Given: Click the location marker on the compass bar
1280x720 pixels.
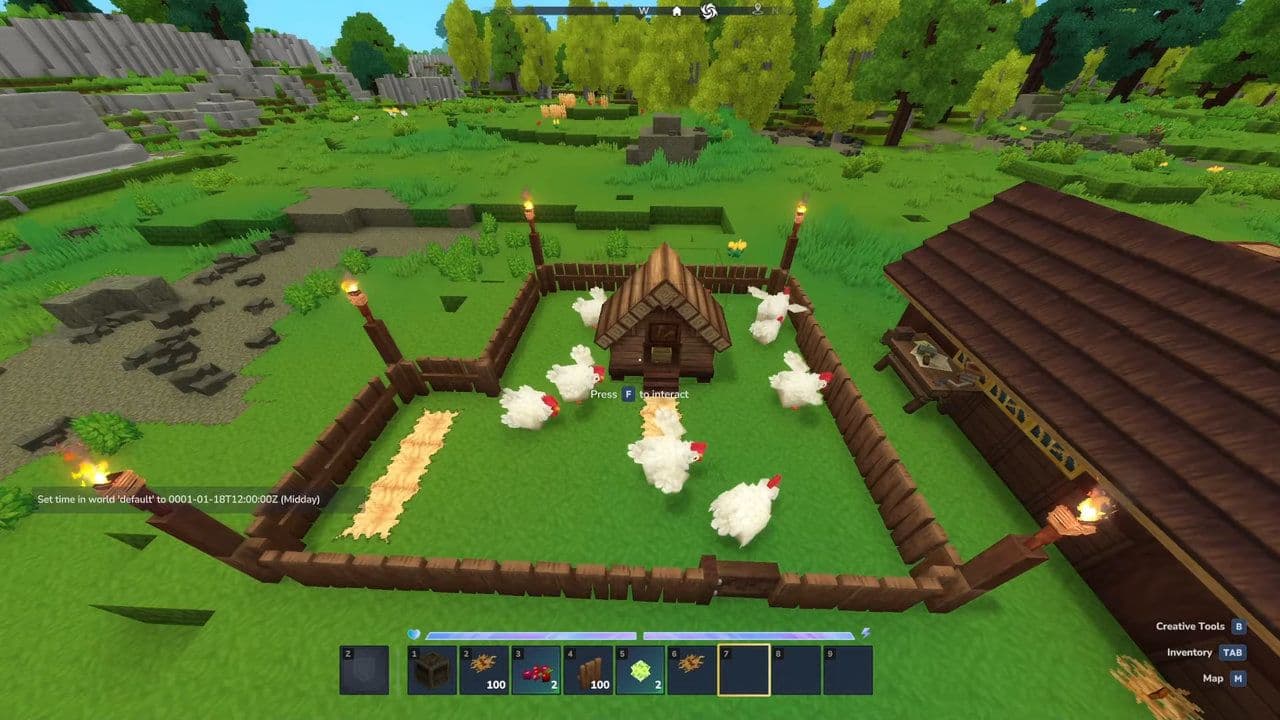Looking at the screenshot, I should (757, 11).
